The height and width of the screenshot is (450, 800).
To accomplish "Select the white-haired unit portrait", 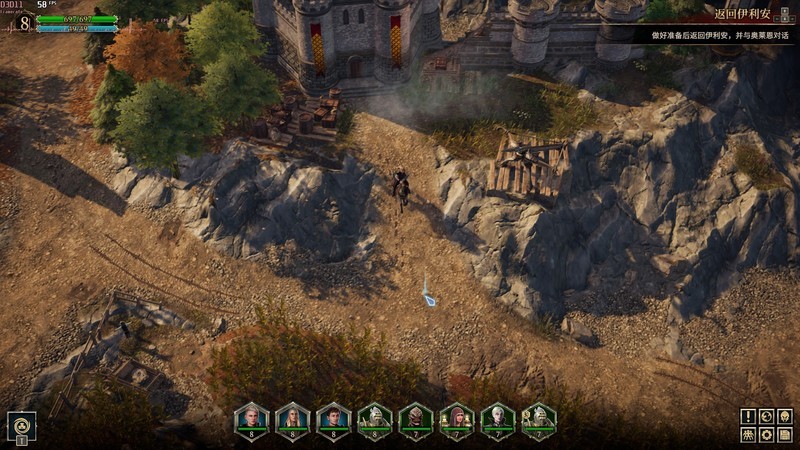I will coord(497,418).
